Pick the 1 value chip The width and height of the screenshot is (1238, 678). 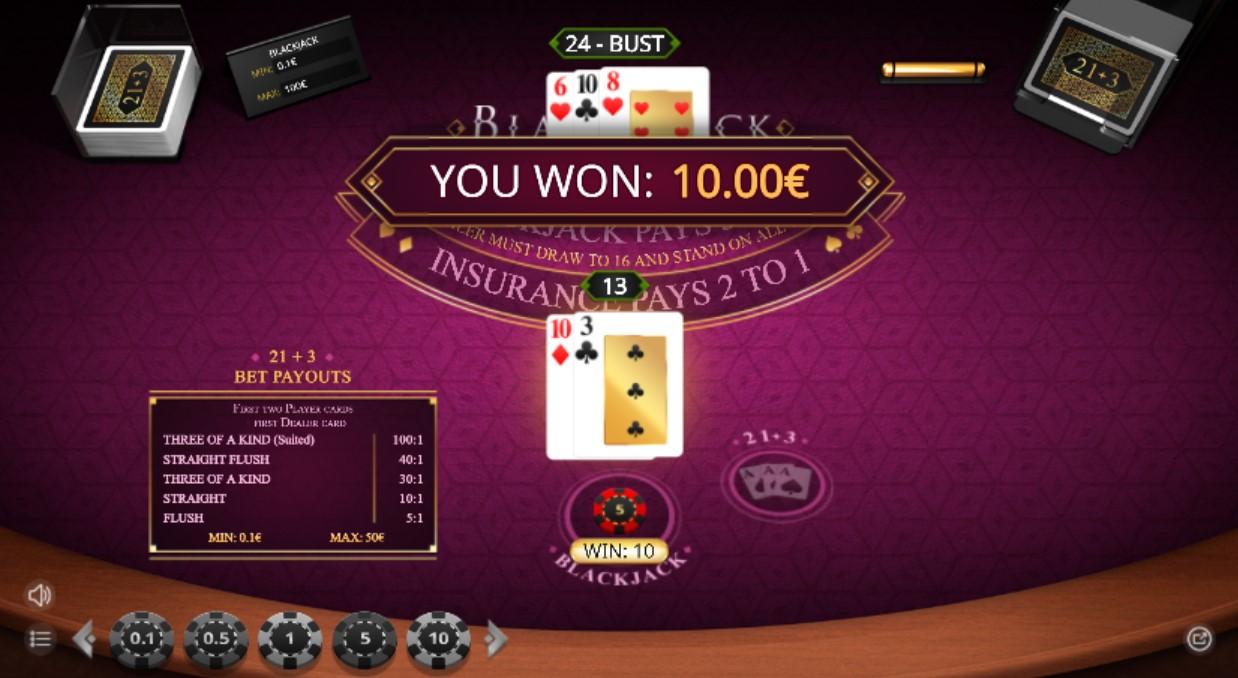[x=290, y=640]
